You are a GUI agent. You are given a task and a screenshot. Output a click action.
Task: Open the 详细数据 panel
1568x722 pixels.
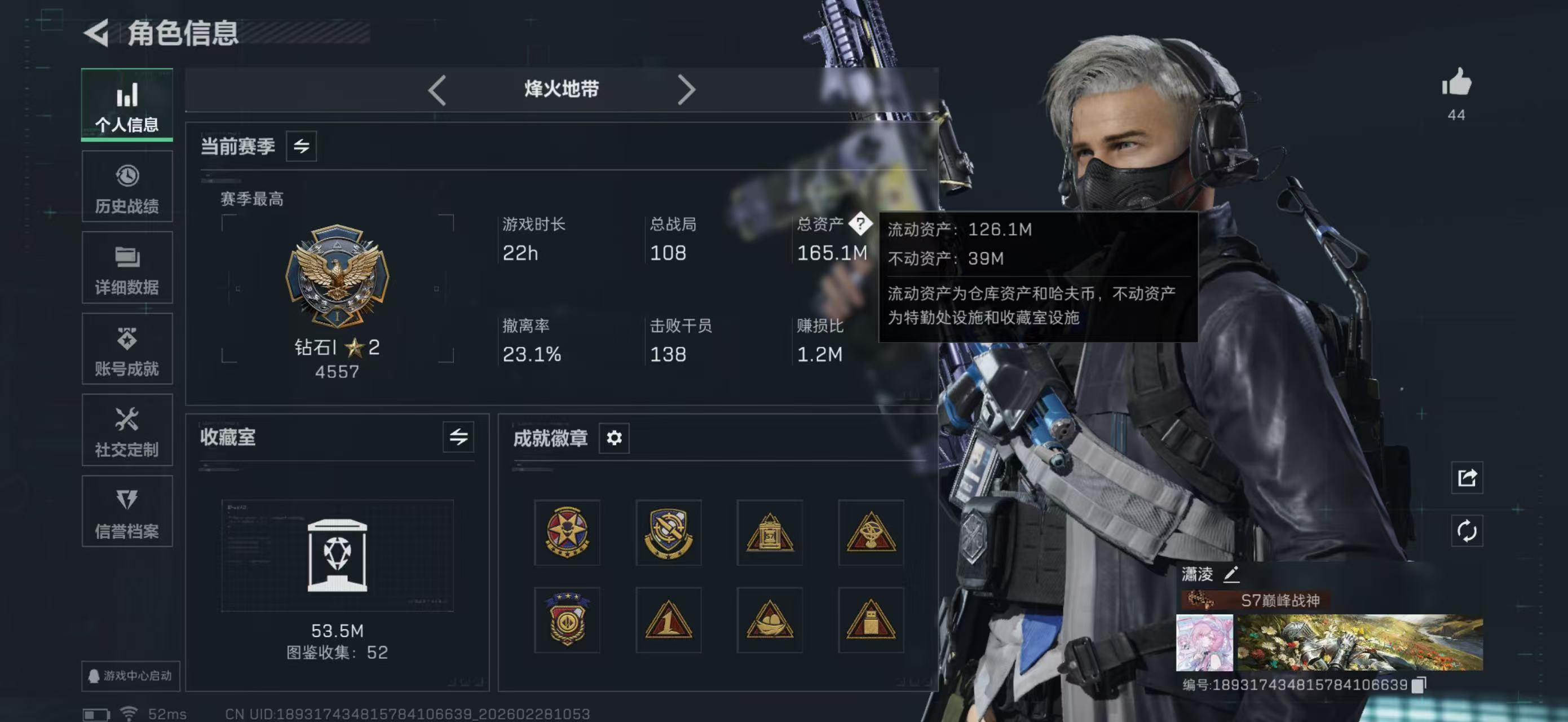point(127,267)
